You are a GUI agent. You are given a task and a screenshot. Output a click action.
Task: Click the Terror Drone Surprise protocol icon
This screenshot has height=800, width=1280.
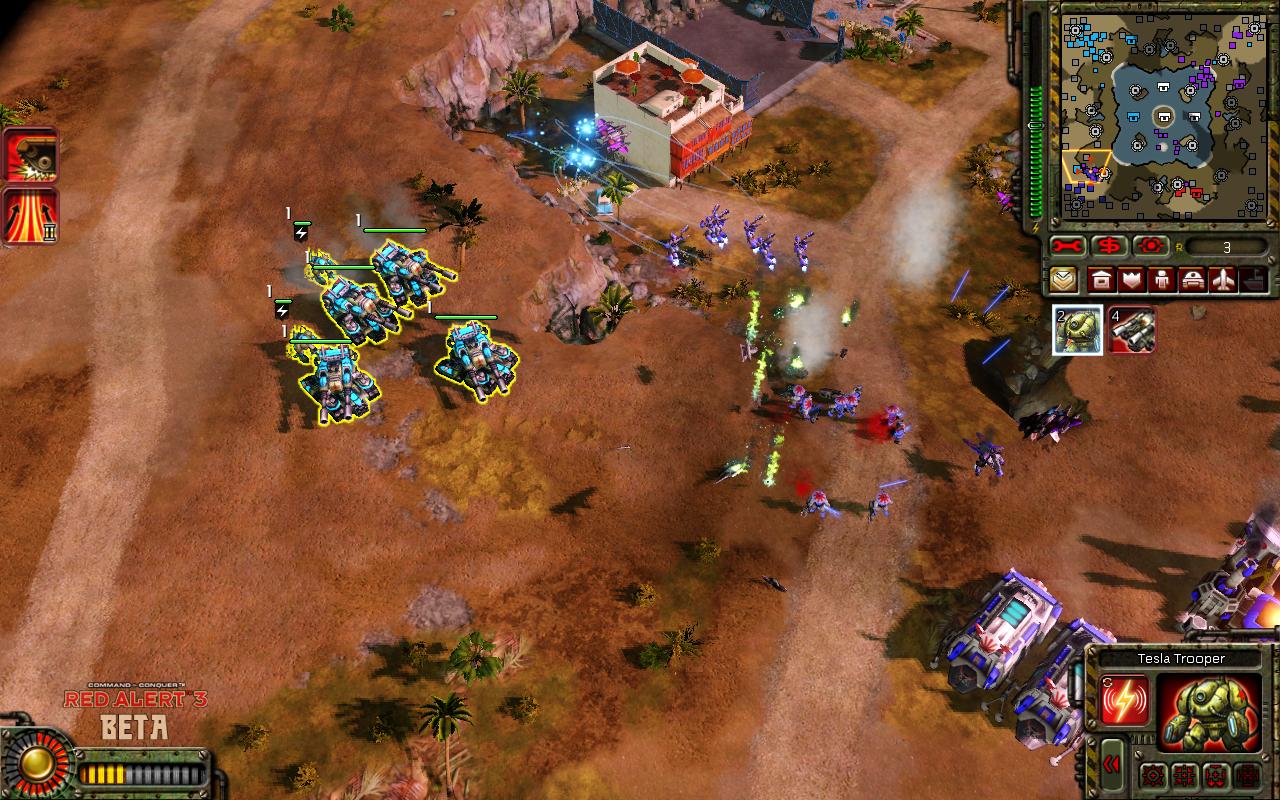point(27,158)
